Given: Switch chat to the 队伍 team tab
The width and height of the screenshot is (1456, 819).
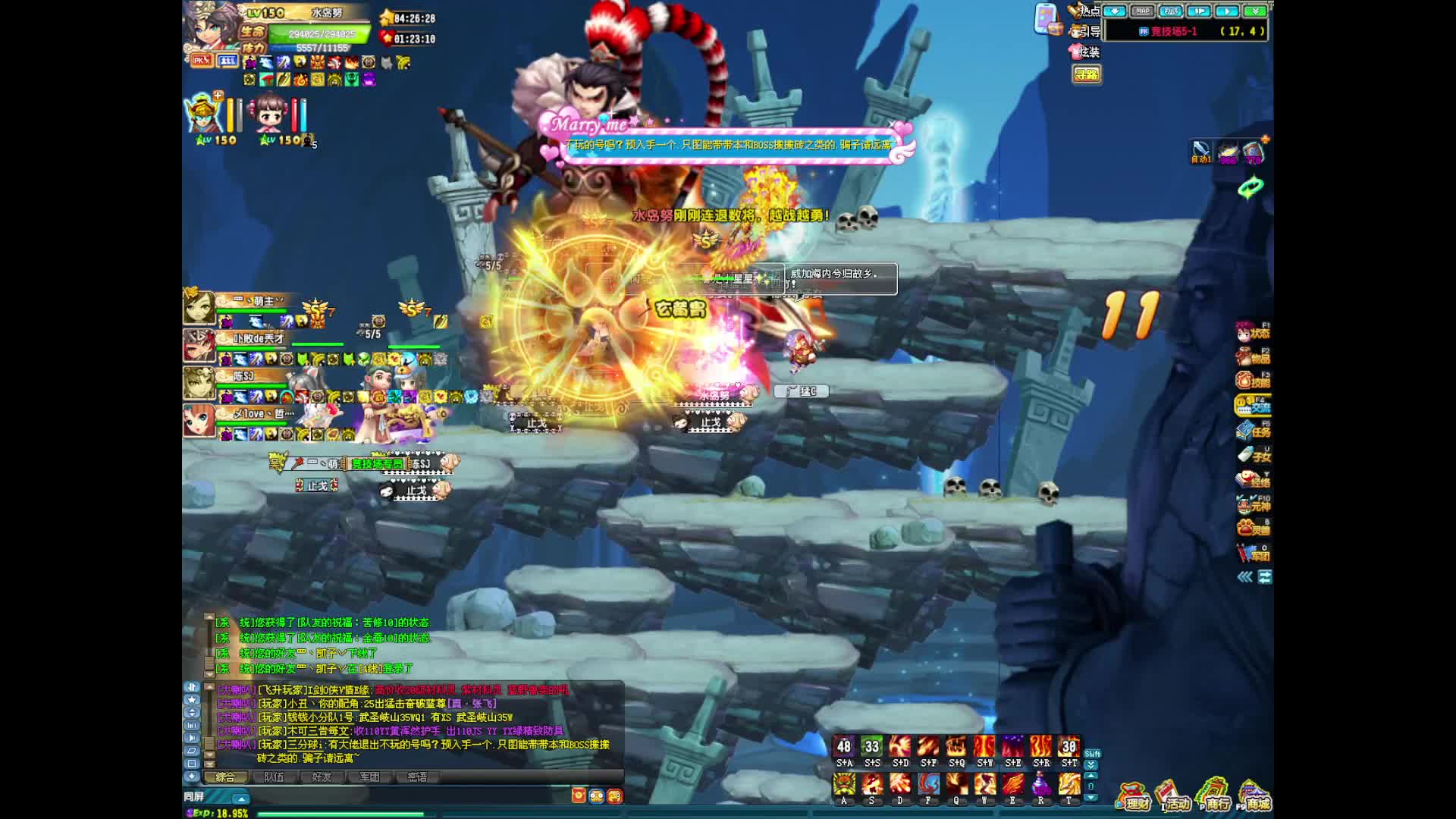Looking at the screenshot, I should [274, 777].
